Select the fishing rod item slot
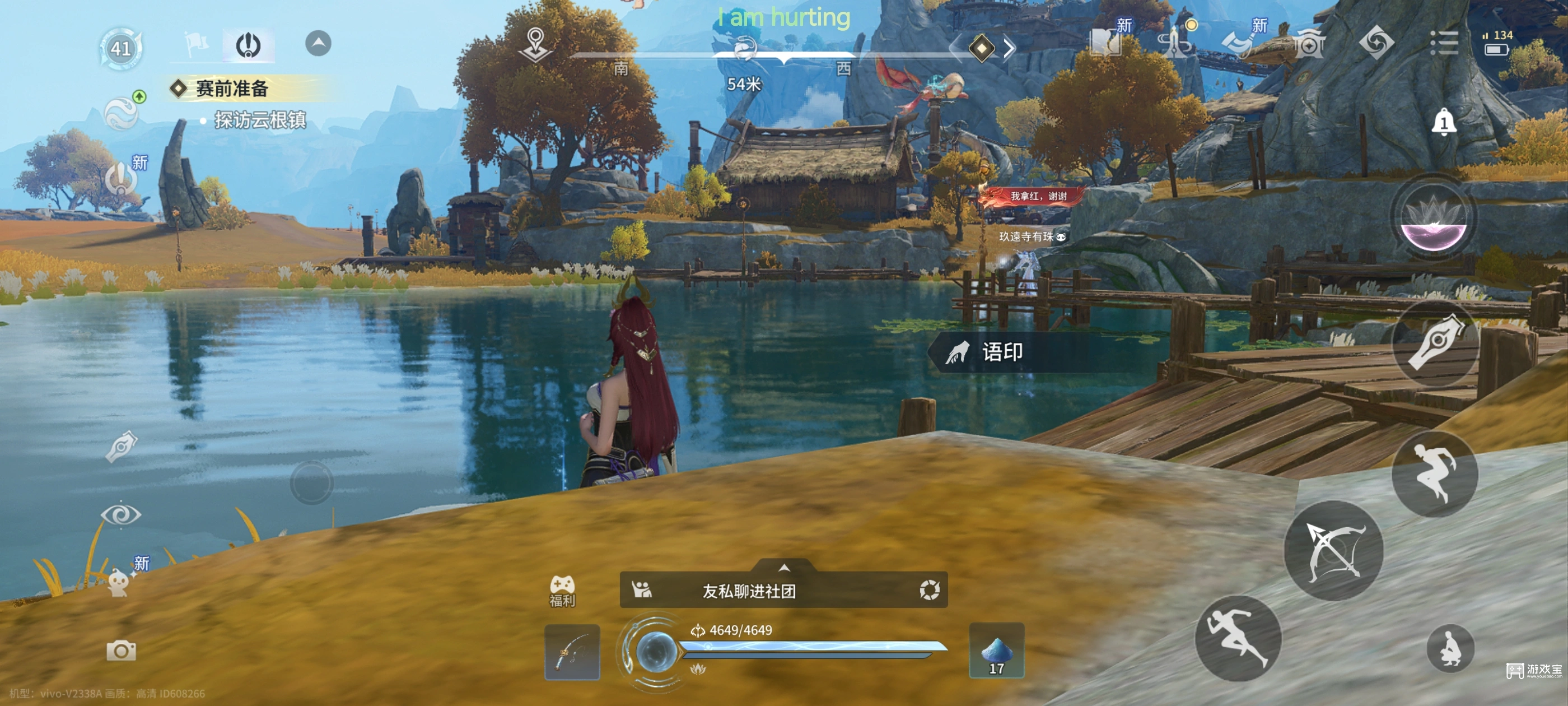The height and width of the screenshot is (706, 1568). 572,652
